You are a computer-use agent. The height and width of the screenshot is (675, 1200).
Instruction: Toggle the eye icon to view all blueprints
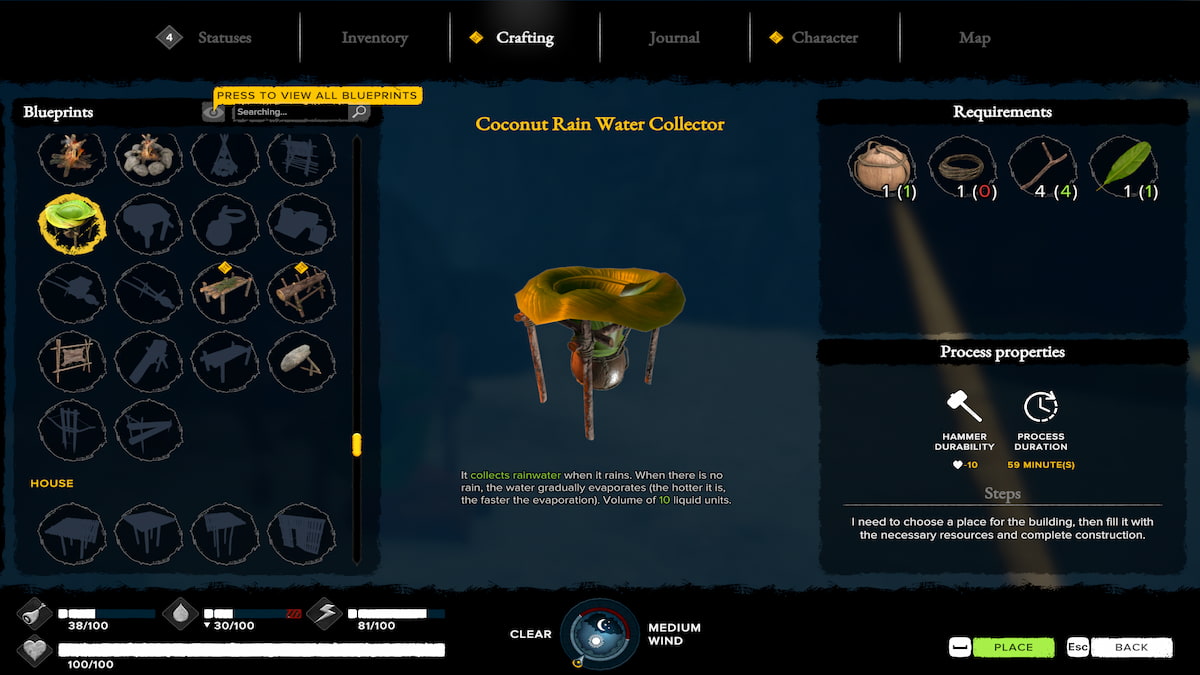pyautogui.click(x=214, y=112)
